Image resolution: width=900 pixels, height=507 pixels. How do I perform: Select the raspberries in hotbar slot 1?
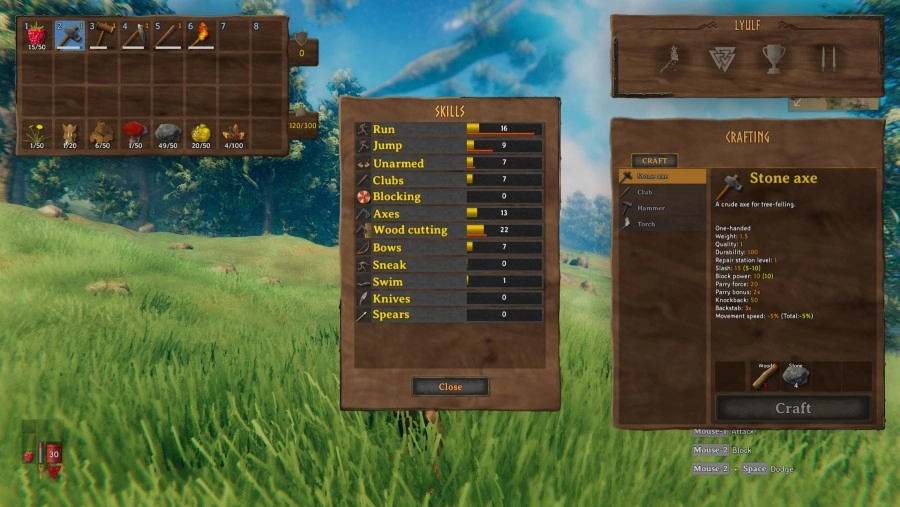36,34
